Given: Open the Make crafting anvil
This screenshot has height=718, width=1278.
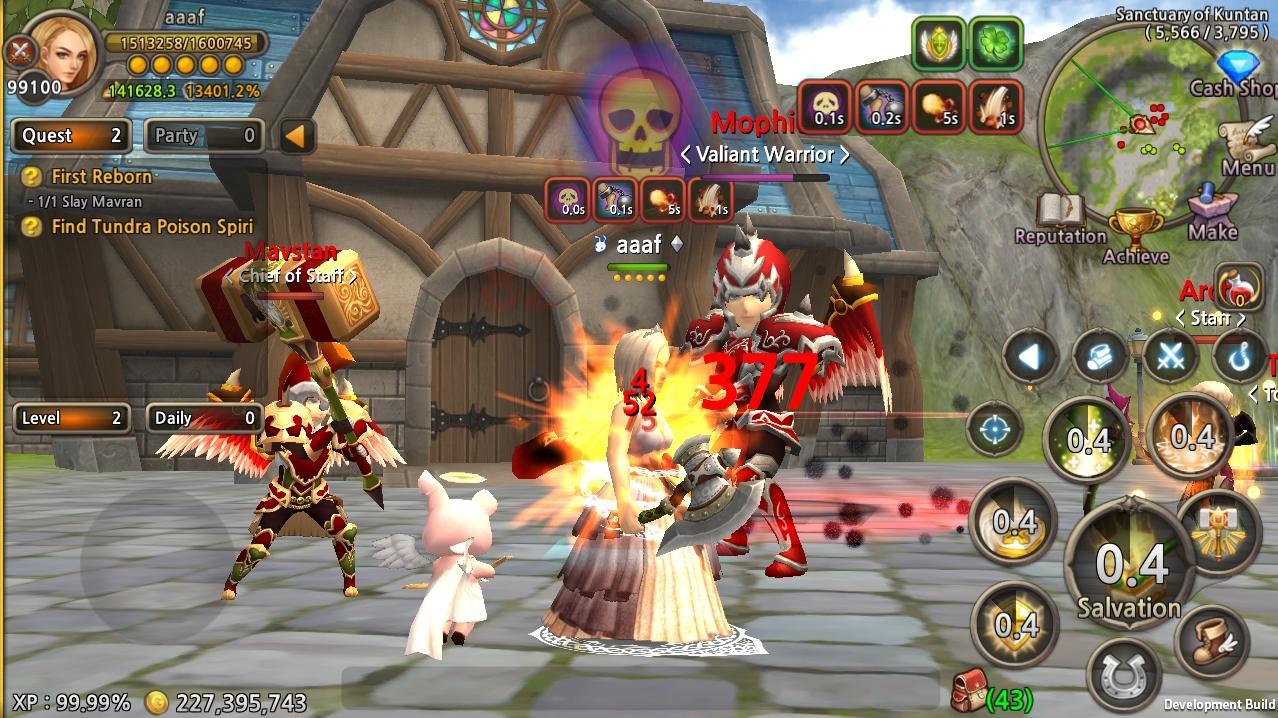Looking at the screenshot, I should pos(1212,211).
